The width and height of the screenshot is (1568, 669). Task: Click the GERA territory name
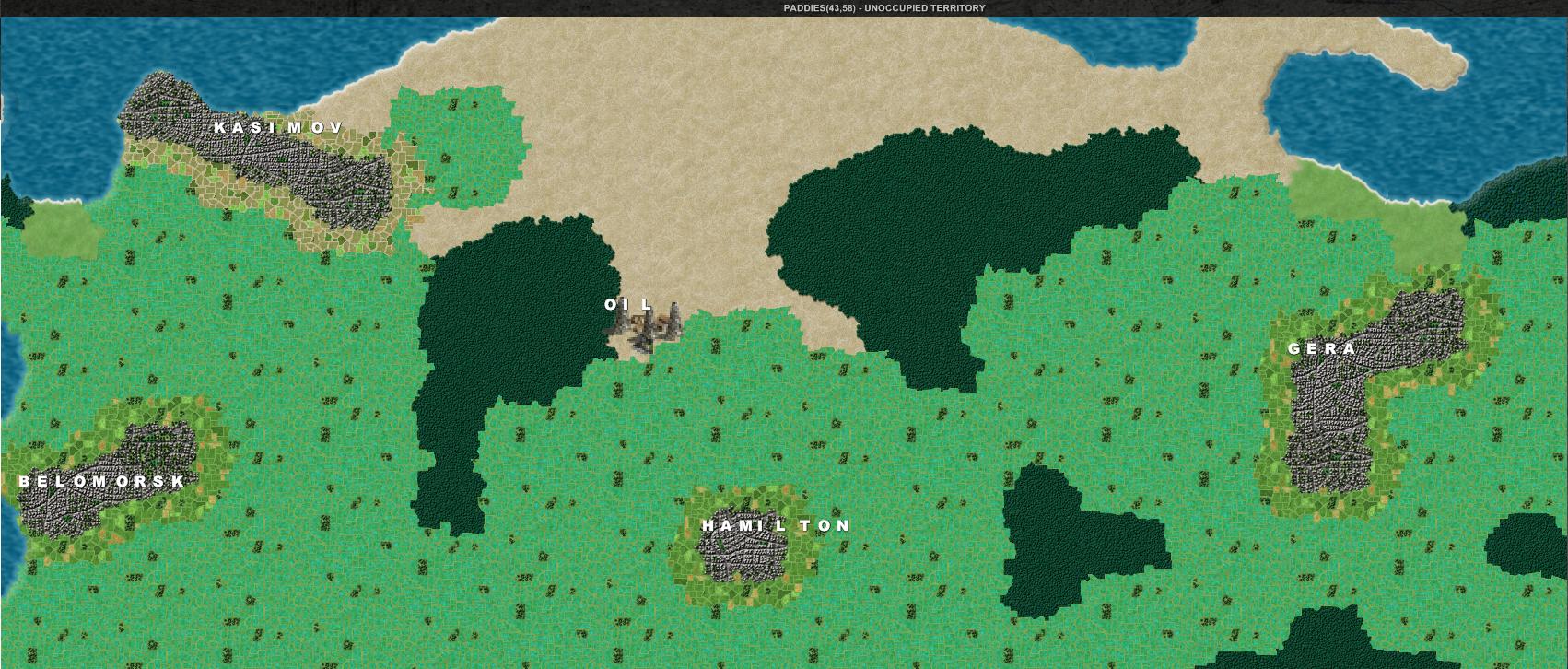point(1321,348)
